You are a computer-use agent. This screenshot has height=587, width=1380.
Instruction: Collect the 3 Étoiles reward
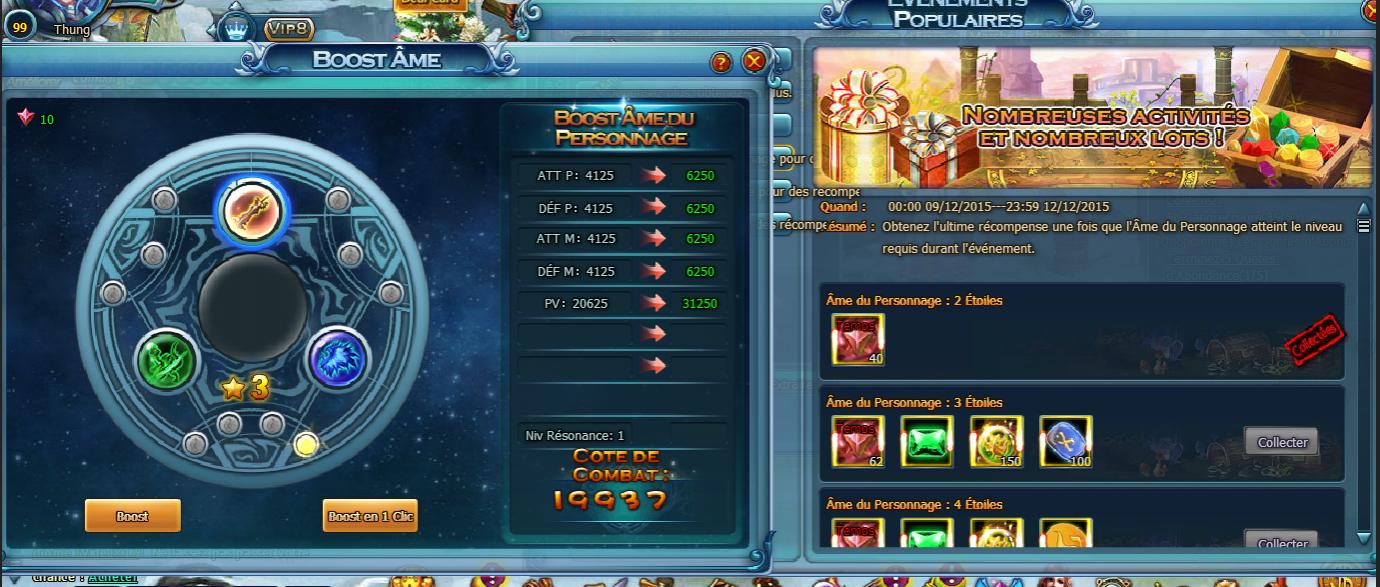[x=1282, y=442]
